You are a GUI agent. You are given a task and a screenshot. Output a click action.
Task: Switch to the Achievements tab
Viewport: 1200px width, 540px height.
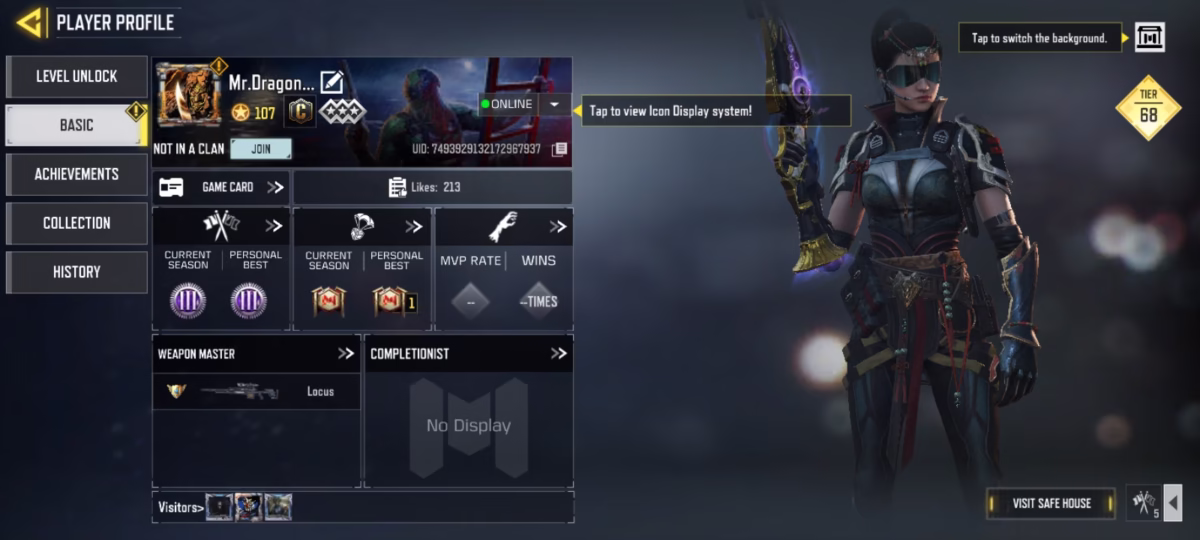click(76, 174)
